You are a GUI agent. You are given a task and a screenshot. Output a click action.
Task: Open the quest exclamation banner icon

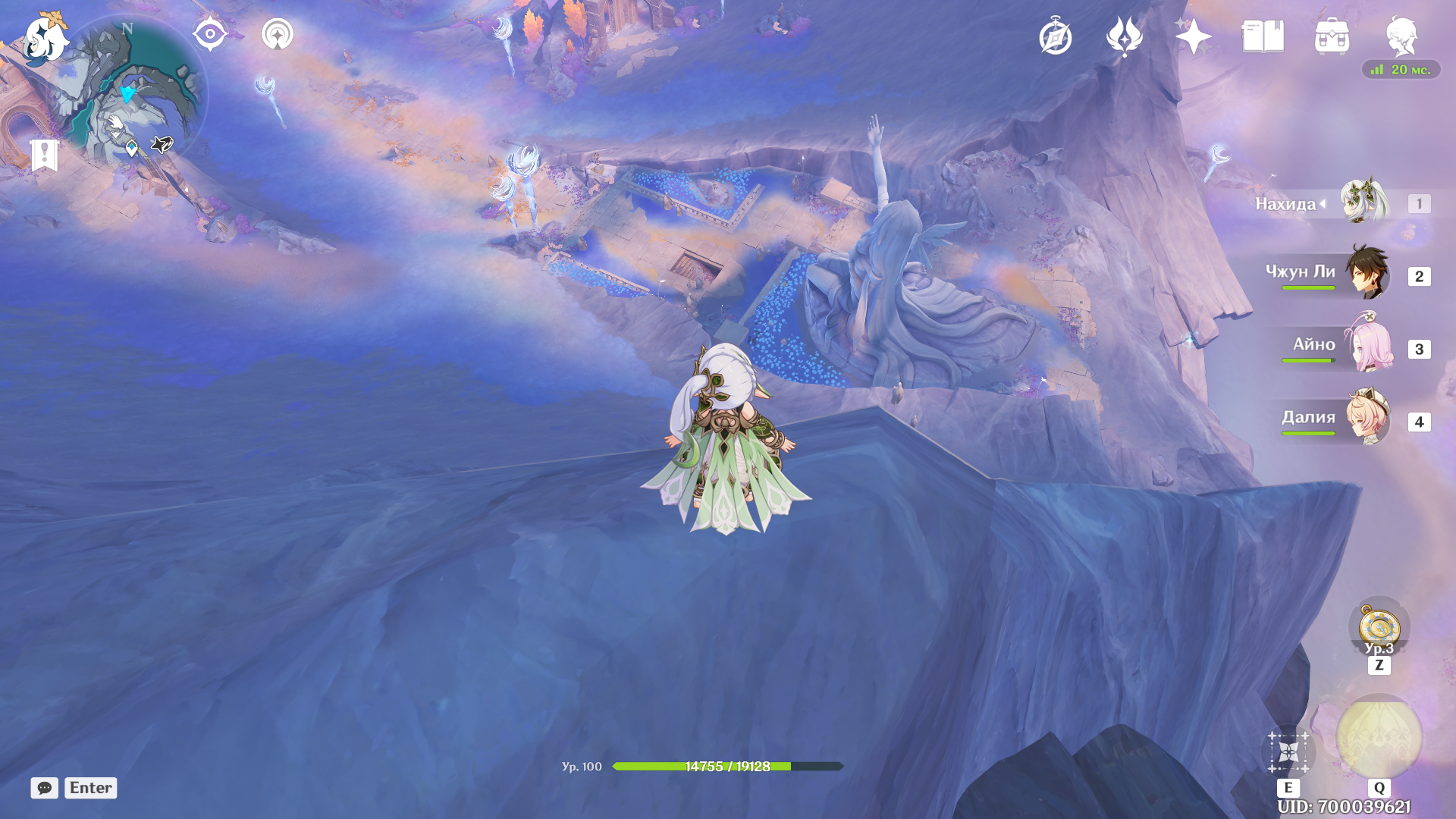coord(45,155)
